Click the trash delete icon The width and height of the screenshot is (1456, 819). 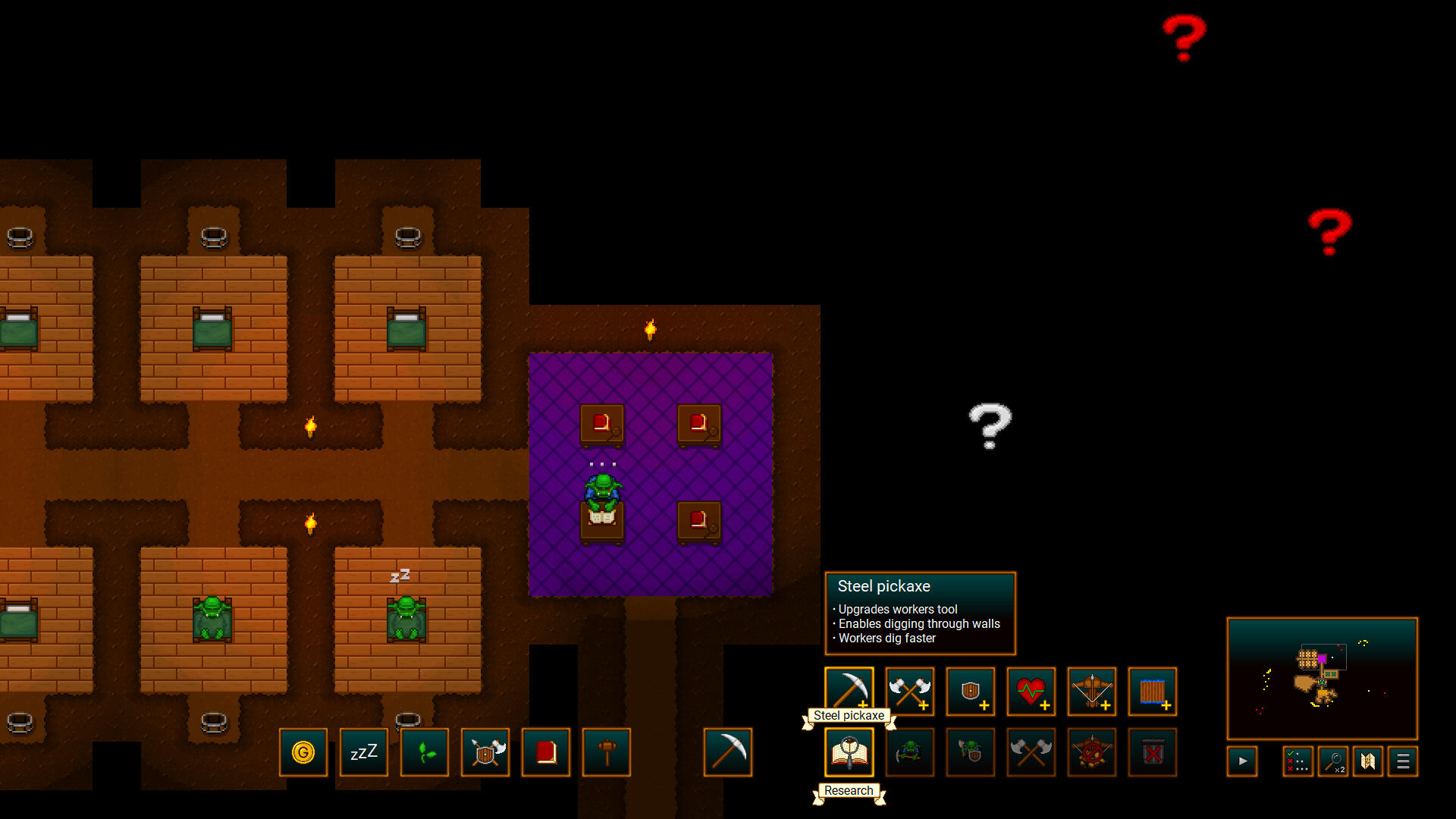pos(1152,752)
